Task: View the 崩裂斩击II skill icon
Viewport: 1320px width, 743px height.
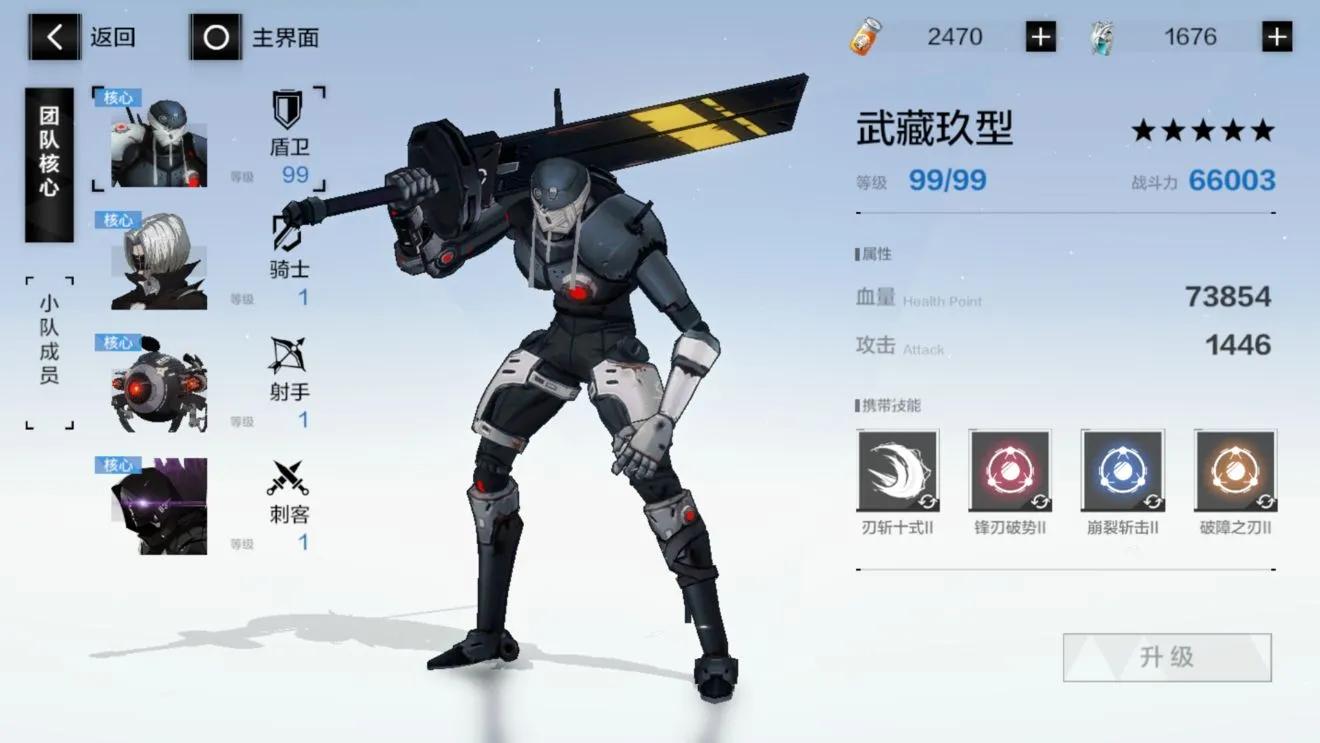Action: [1122, 470]
